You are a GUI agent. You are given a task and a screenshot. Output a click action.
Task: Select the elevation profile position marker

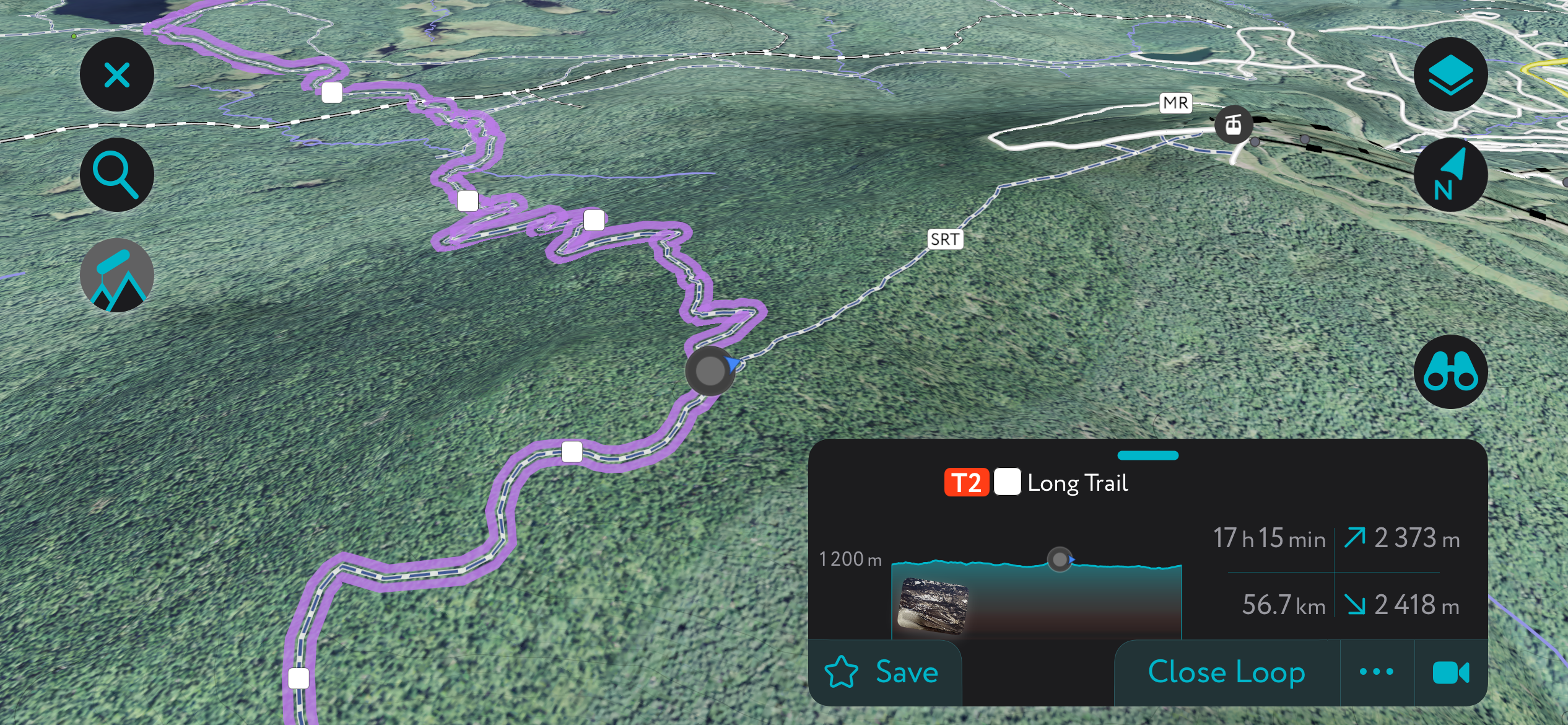coord(1060,560)
